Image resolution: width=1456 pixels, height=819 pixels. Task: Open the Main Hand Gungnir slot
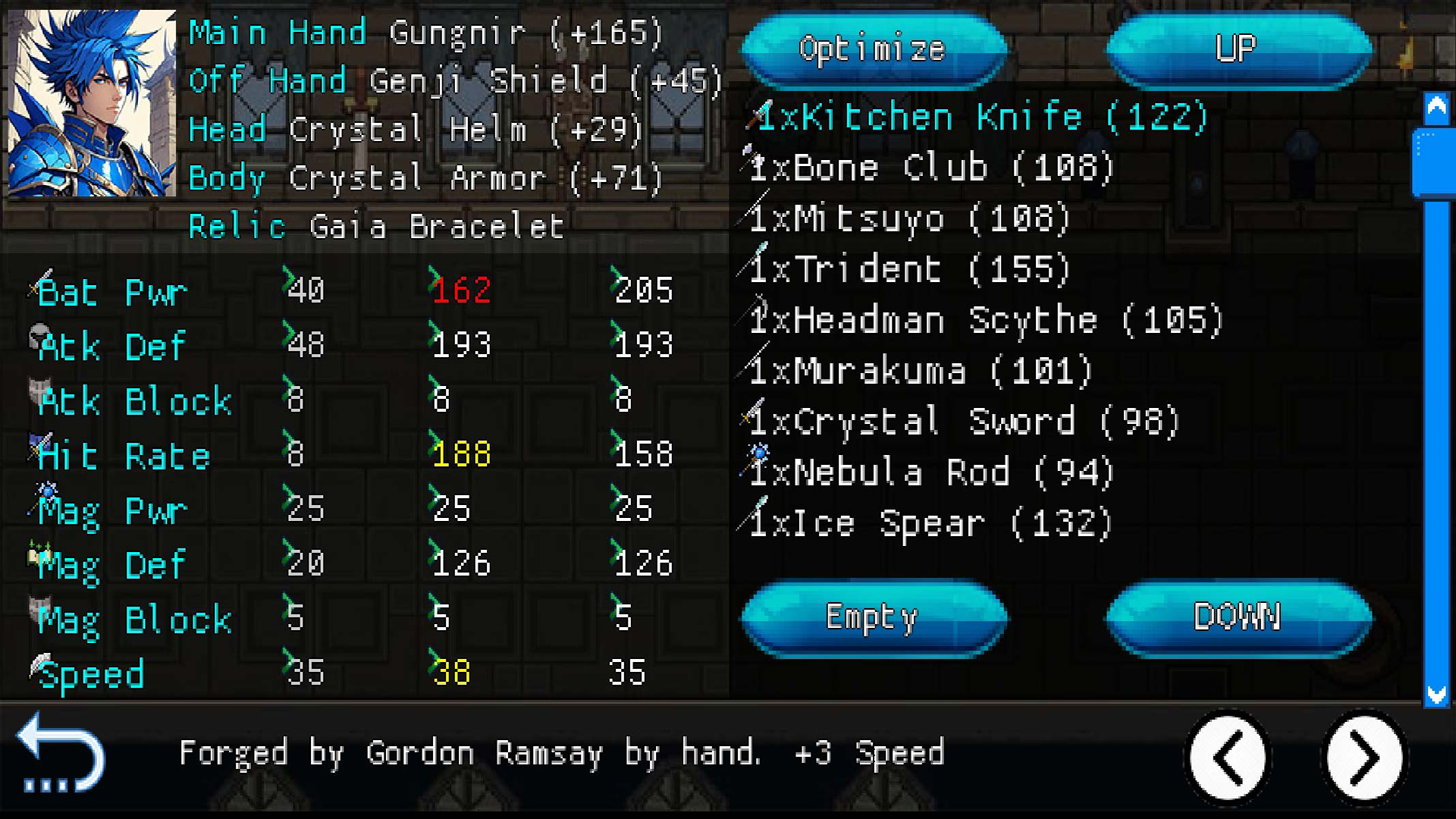point(425,32)
